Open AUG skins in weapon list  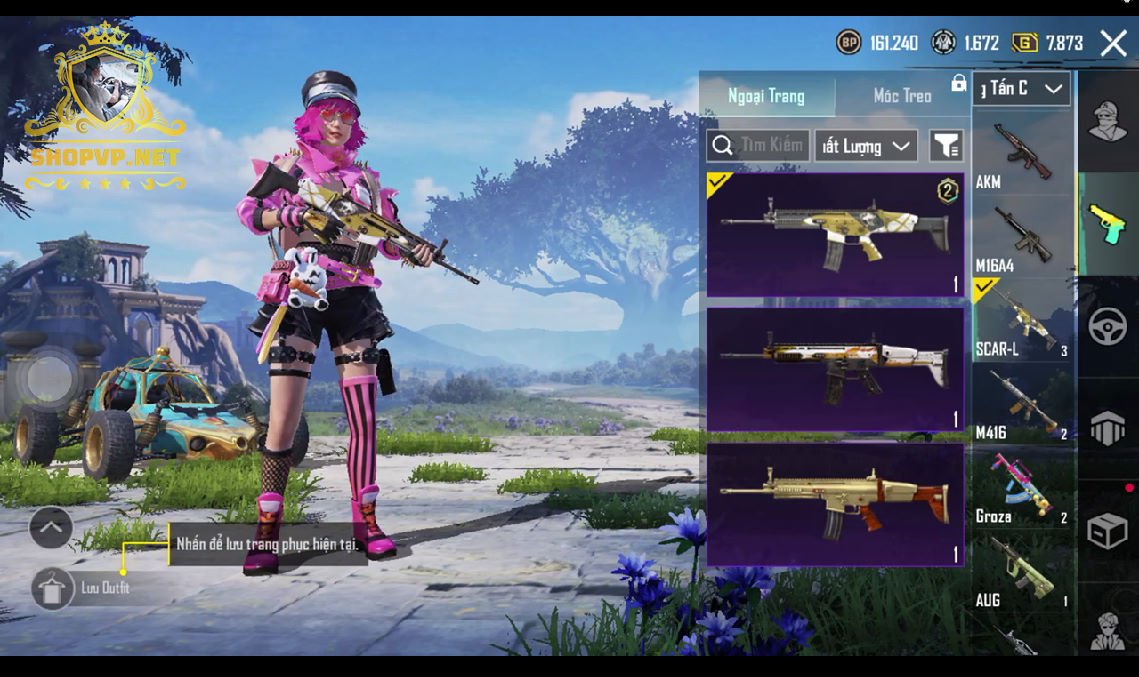point(1022,572)
